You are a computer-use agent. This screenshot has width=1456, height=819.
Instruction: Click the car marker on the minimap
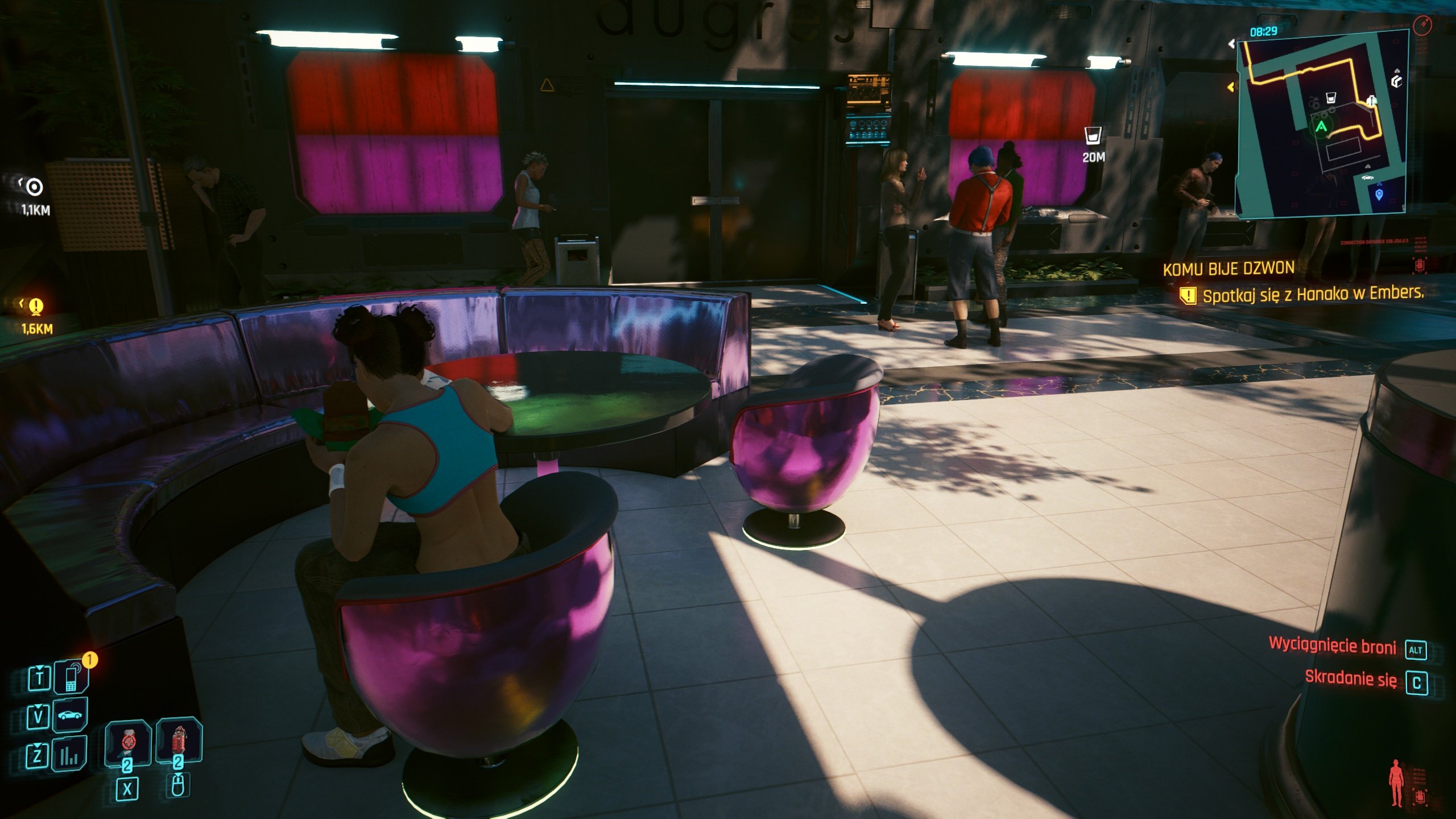pos(1368,178)
